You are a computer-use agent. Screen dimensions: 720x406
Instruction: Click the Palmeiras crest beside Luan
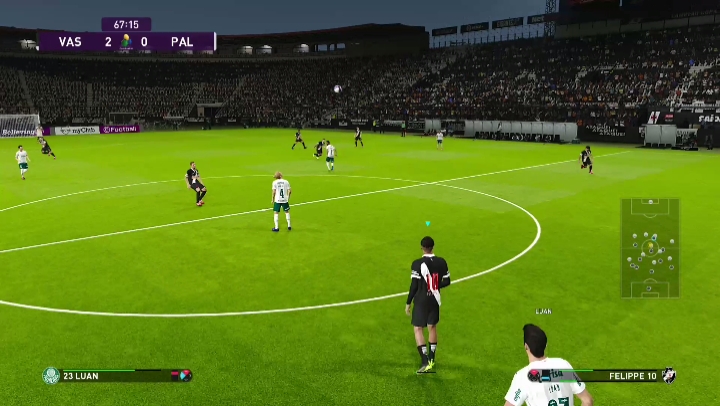point(51,375)
